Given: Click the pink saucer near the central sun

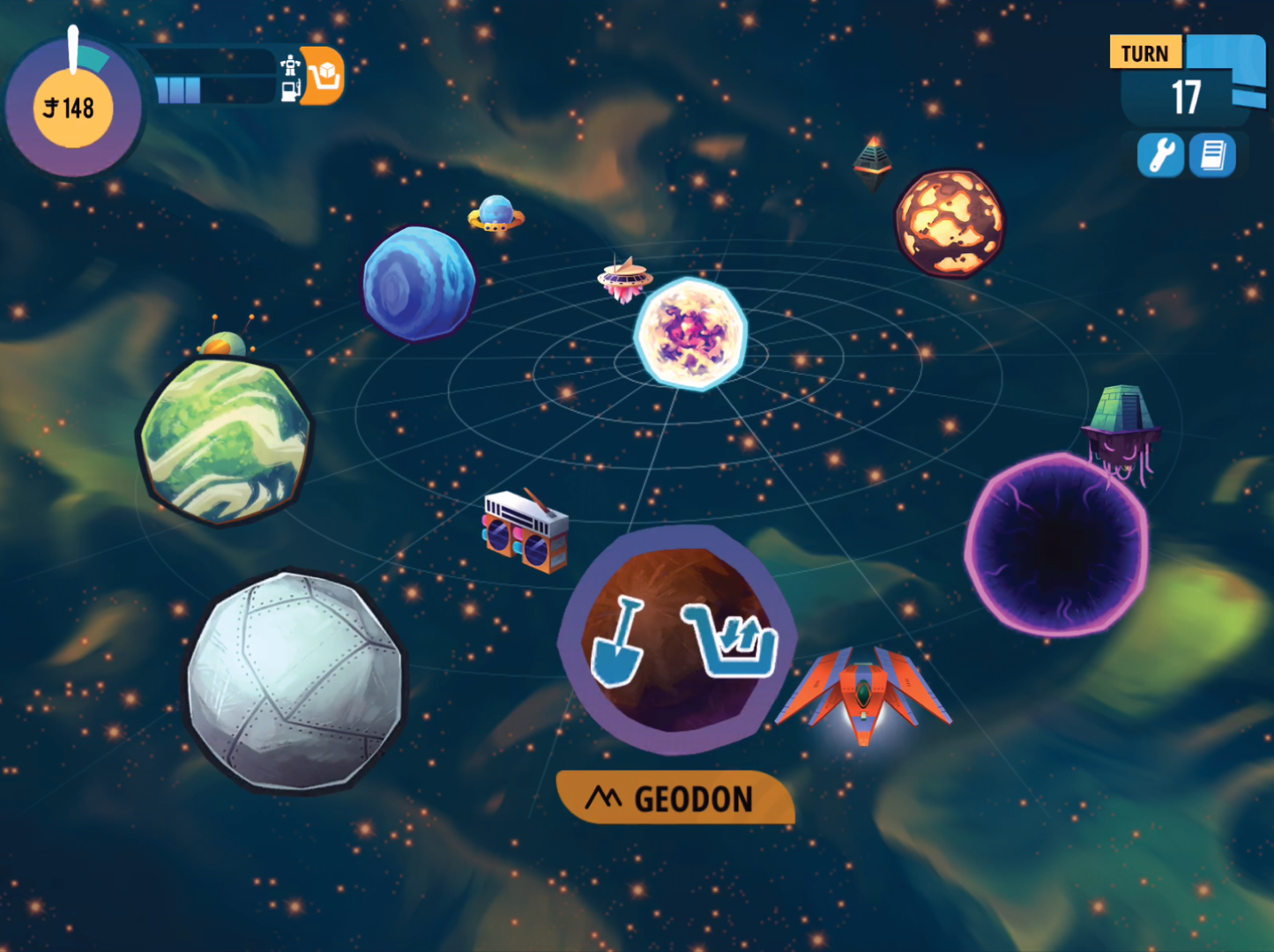Looking at the screenshot, I should tap(623, 279).
